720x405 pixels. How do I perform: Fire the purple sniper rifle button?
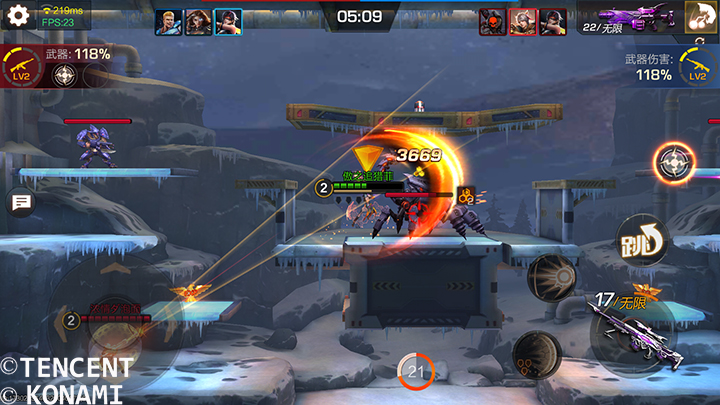pyautogui.click(x=631, y=328)
